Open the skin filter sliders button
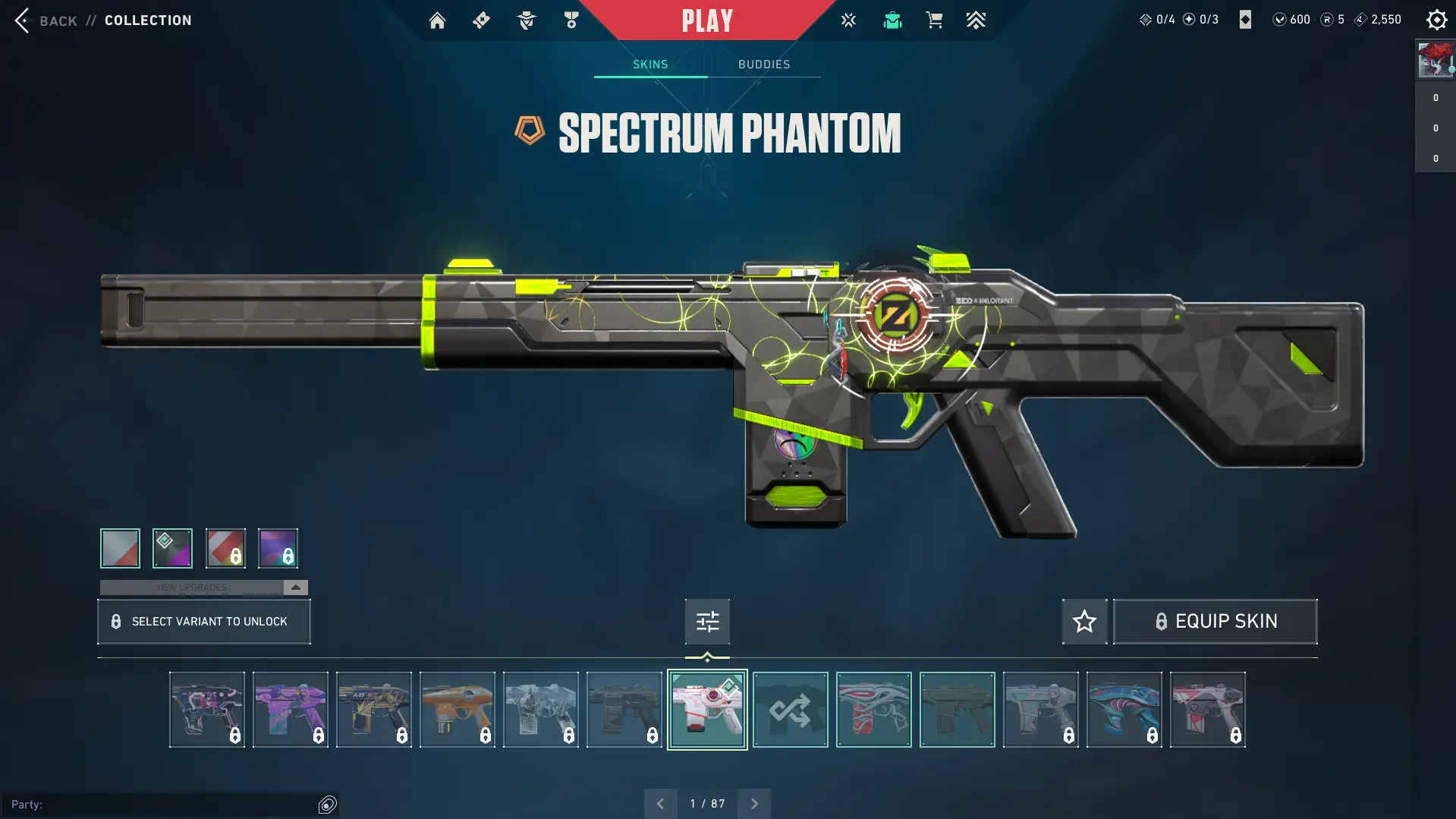This screenshot has width=1456, height=819. click(x=707, y=622)
